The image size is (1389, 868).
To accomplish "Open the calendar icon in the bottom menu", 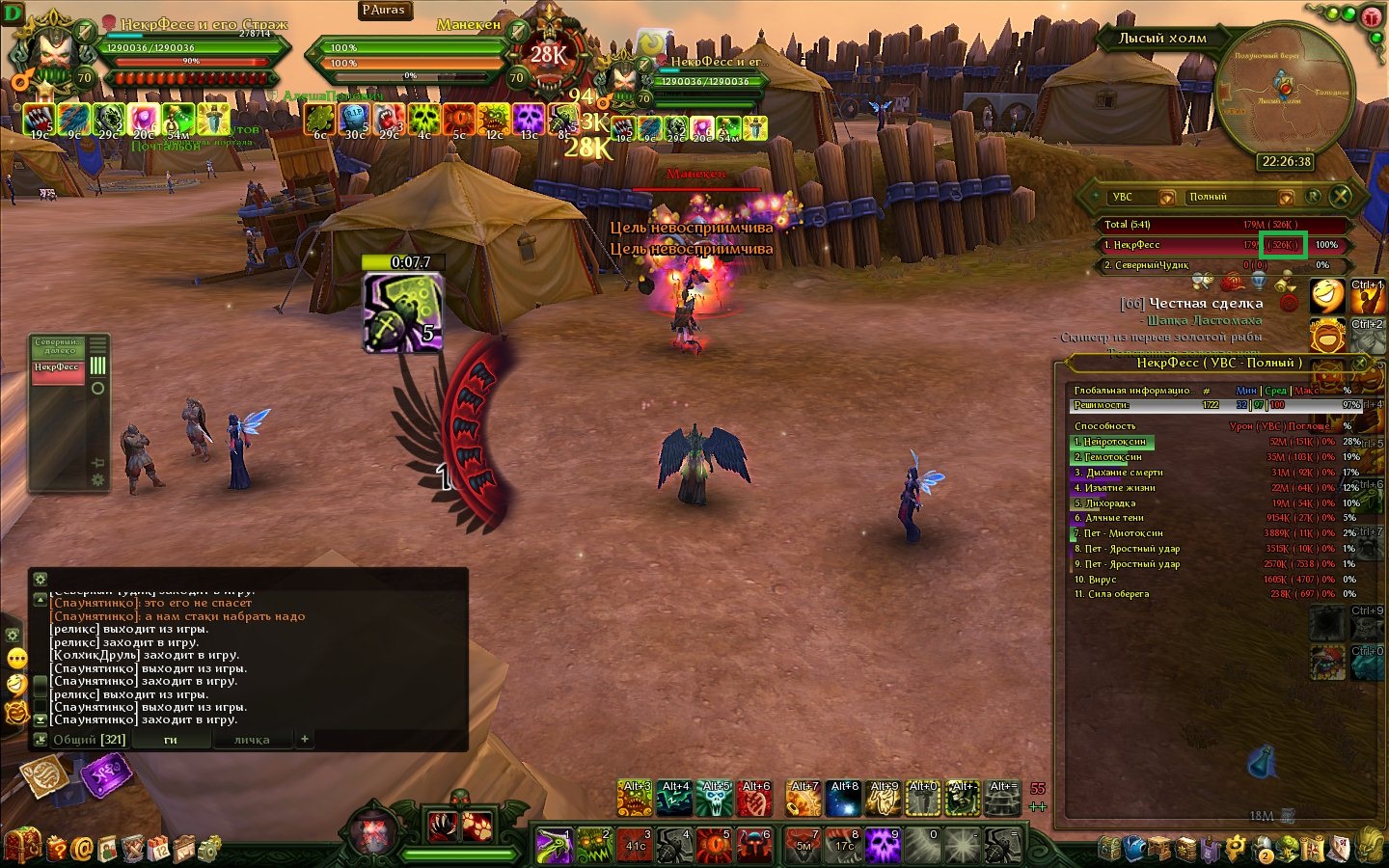I will point(157,849).
